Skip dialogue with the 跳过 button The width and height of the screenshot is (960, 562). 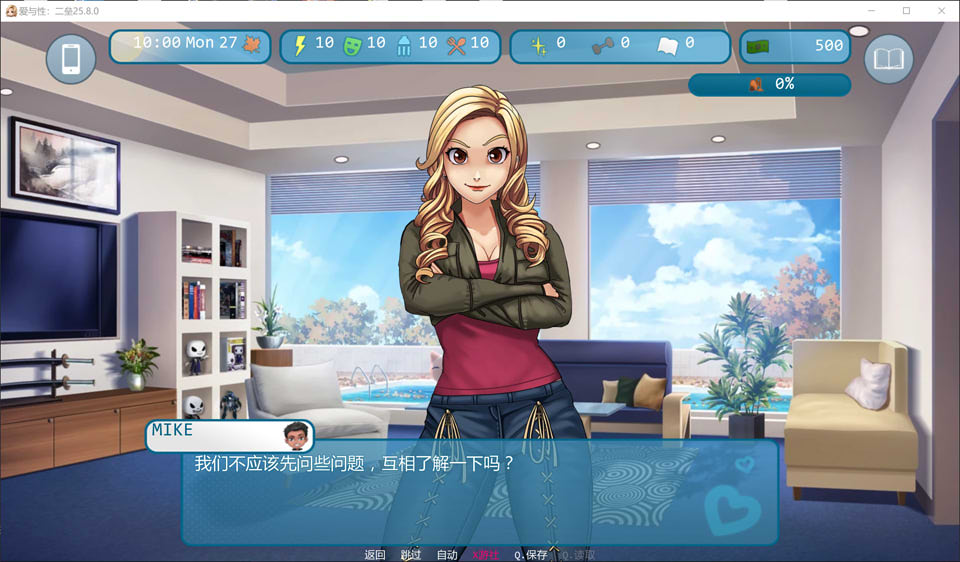[x=411, y=555]
